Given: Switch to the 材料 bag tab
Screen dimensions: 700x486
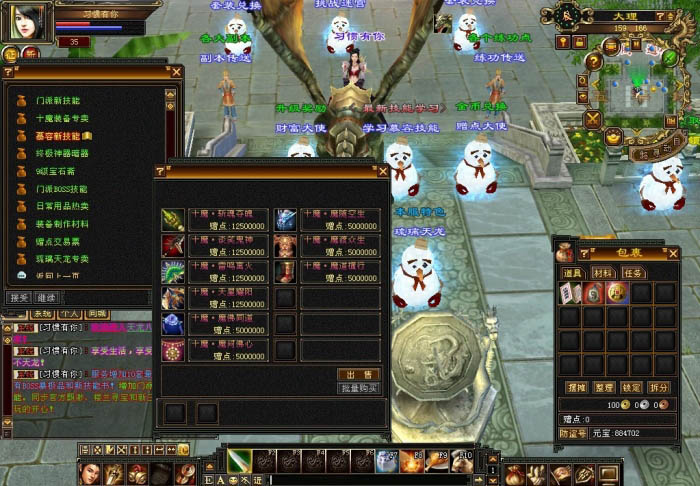Looking at the screenshot, I should (603, 272).
